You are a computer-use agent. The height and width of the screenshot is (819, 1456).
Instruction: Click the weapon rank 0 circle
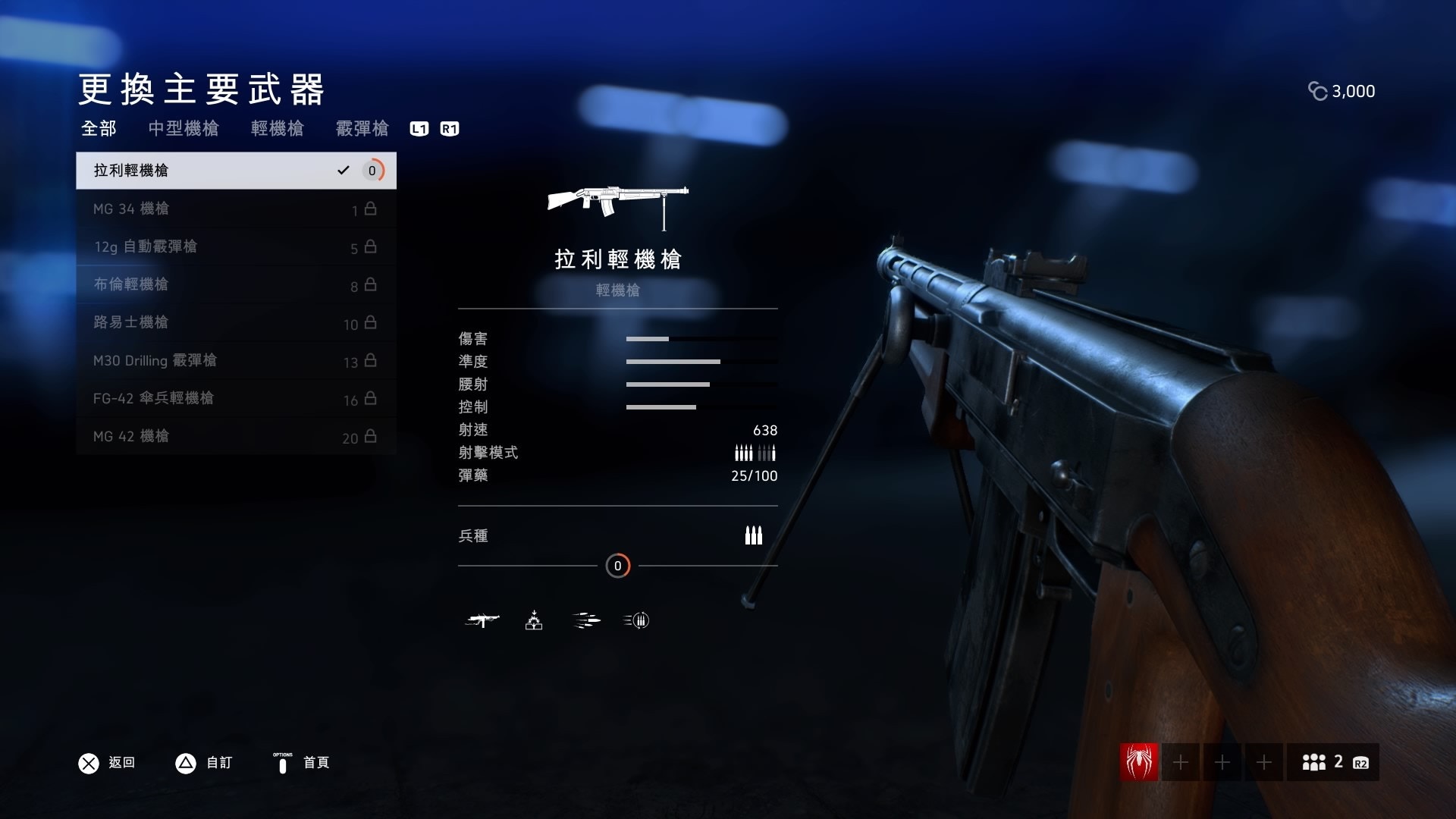[x=617, y=566]
